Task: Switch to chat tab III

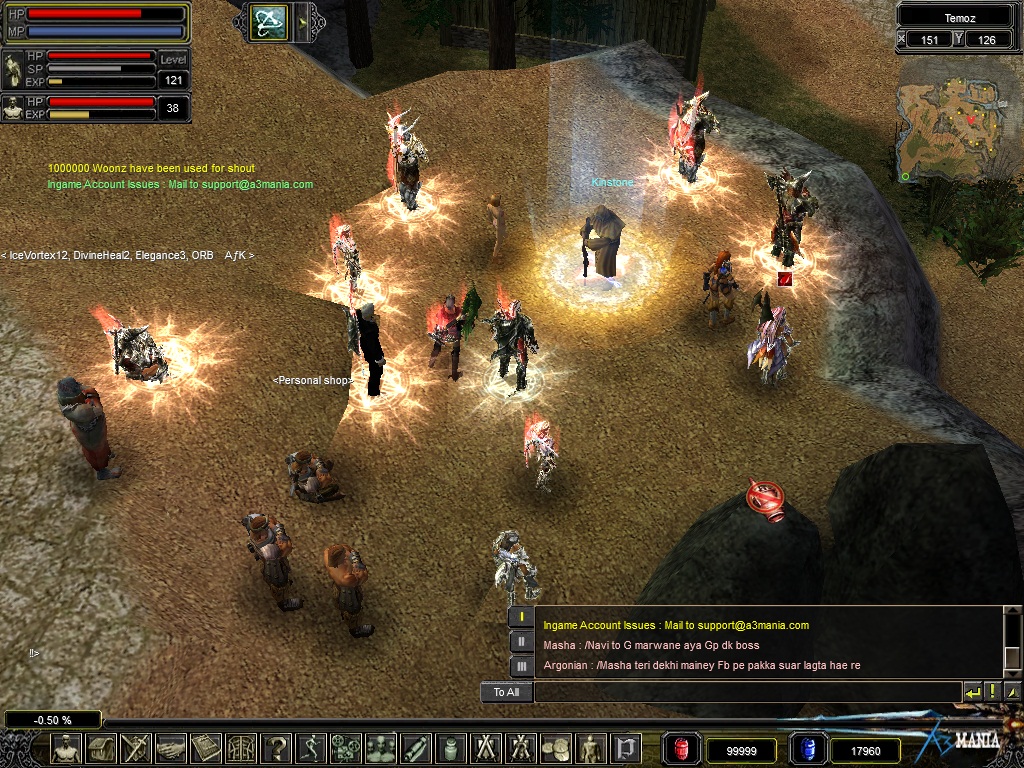Action: point(521,666)
